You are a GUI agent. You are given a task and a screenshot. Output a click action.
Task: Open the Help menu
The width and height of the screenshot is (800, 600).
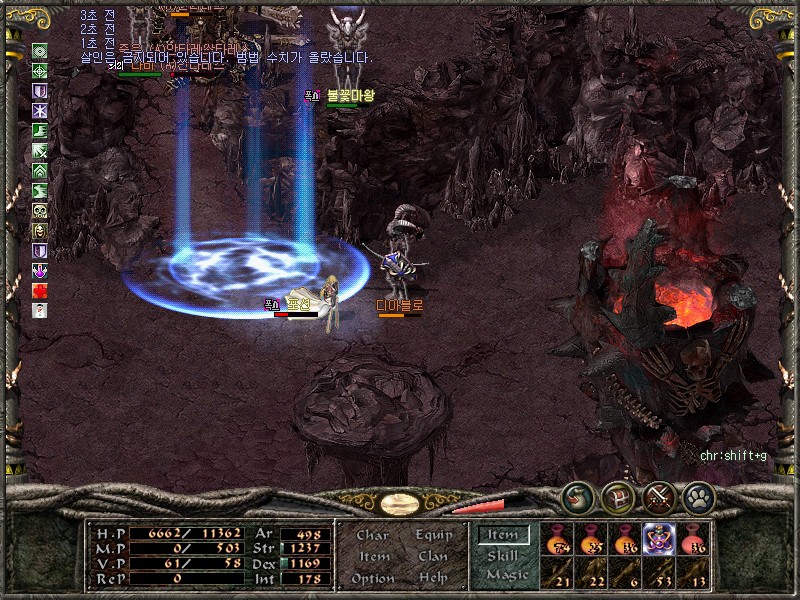click(x=432, y=578)
